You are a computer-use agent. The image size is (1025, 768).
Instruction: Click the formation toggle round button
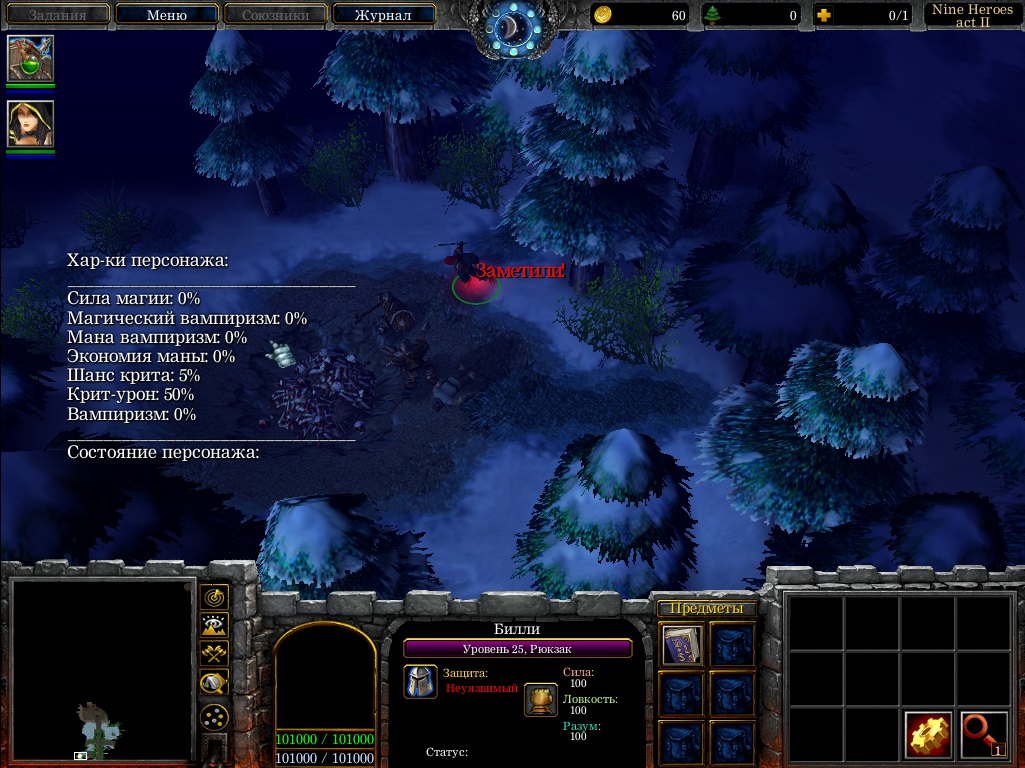214,717
